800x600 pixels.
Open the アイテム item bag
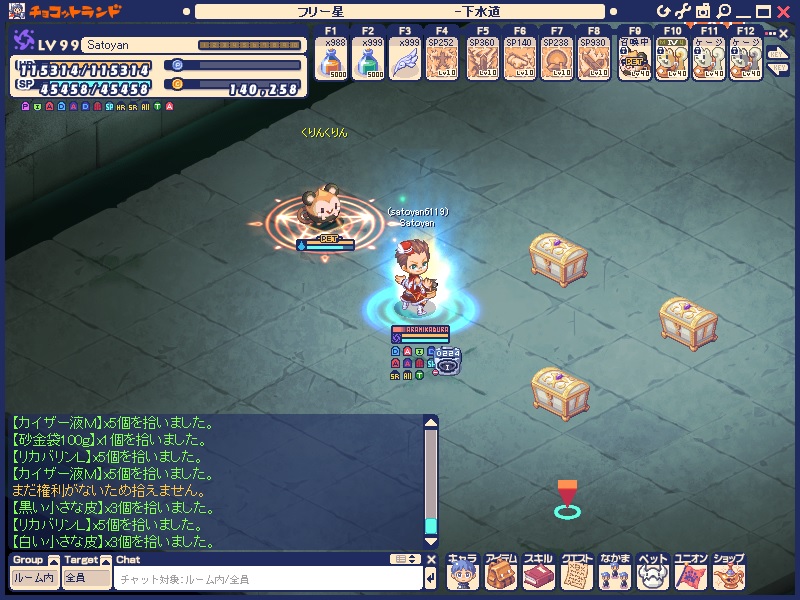pos(500,573)
